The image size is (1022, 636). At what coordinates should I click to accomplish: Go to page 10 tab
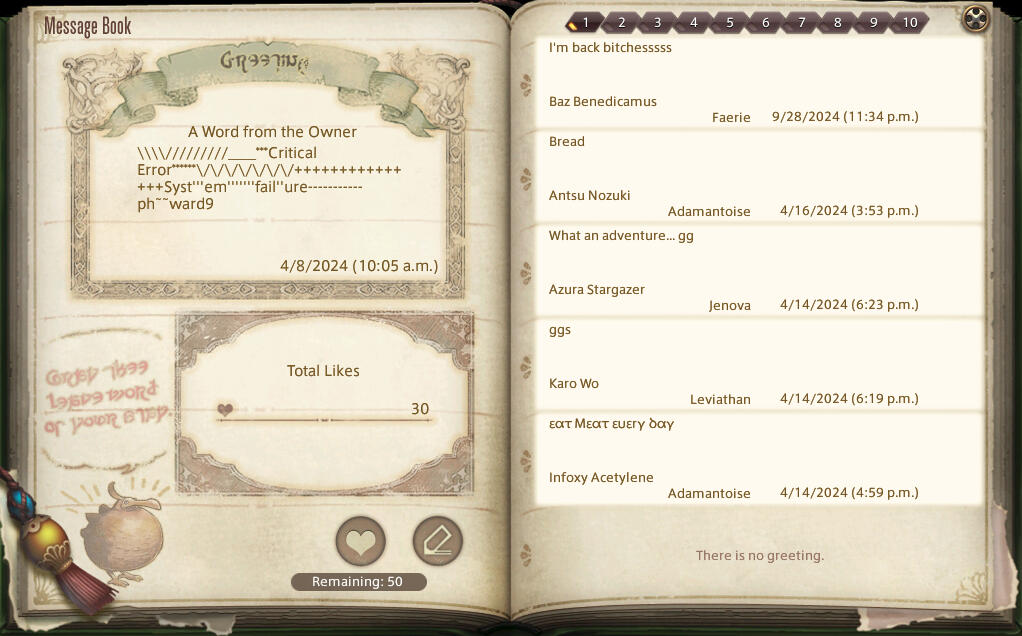point(909,22)
